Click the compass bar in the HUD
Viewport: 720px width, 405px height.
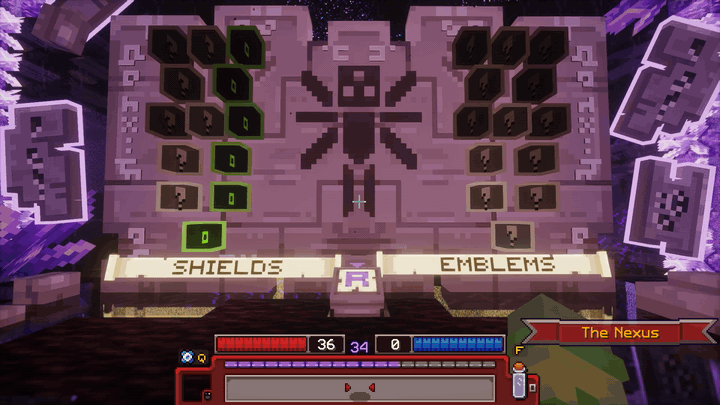[x=360, y=387]
